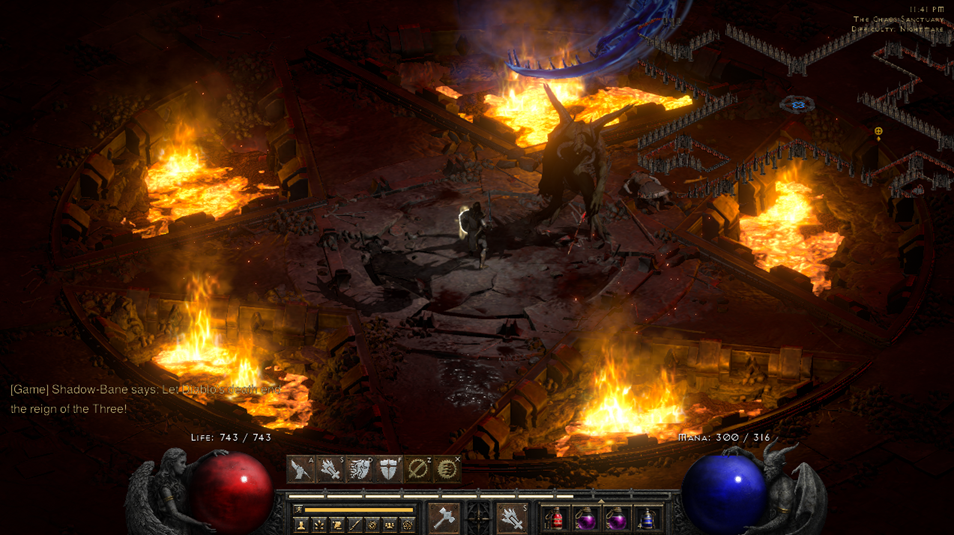Select the axe skill on hotkey A
The height and width of the screenshot is (535, 954).
pos(300,469)
